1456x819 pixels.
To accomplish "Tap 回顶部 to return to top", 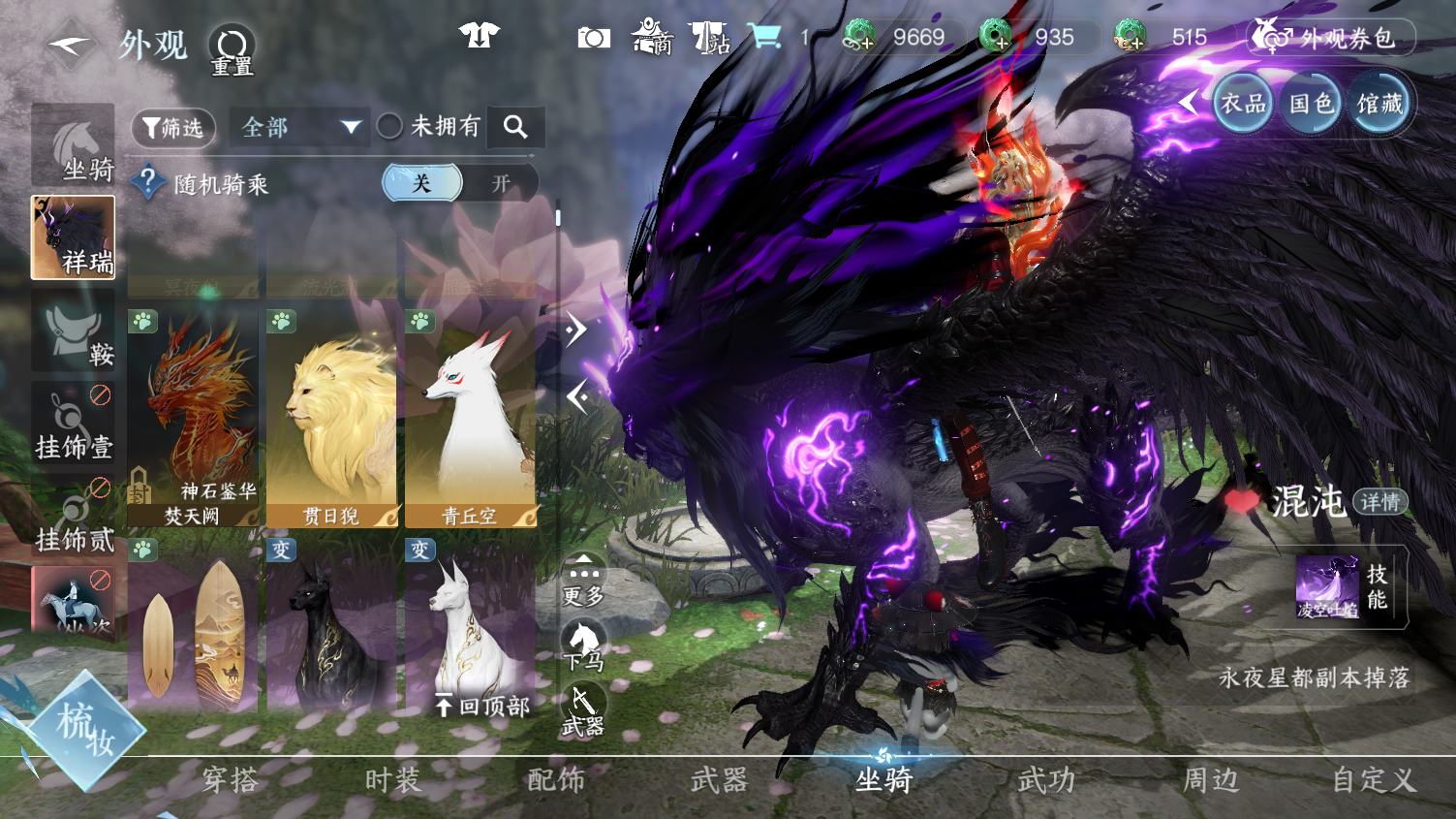I will [483, 707].
